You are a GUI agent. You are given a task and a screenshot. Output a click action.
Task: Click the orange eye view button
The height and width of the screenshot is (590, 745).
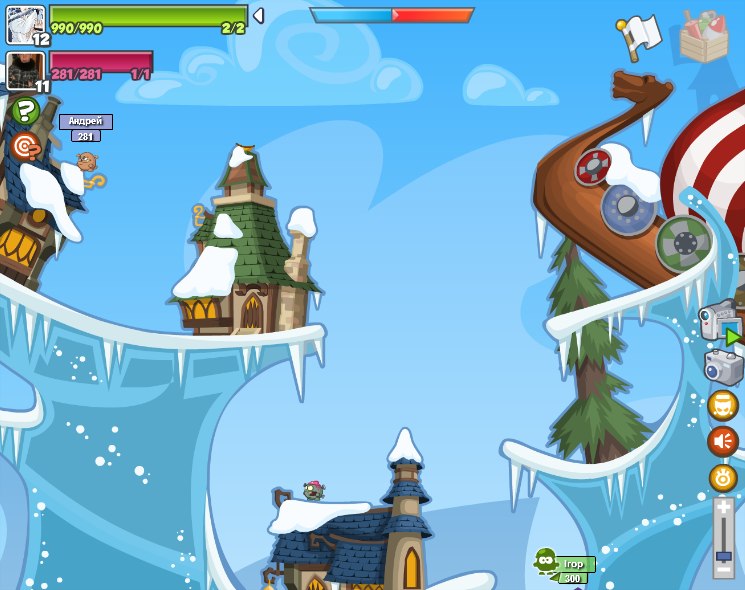(723, 477)
